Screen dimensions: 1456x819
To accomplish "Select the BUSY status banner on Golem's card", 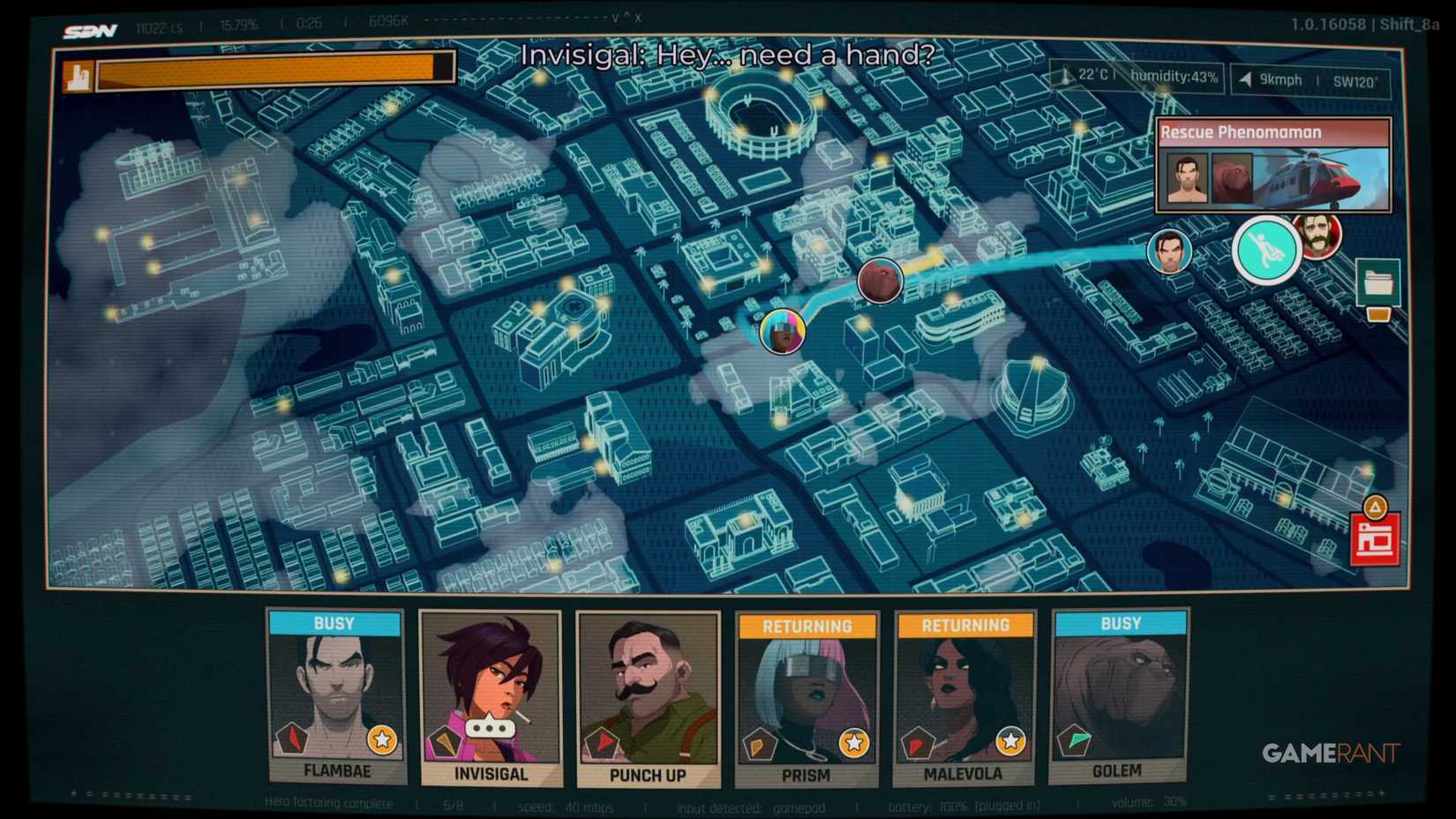I will tap(1119, 623).
